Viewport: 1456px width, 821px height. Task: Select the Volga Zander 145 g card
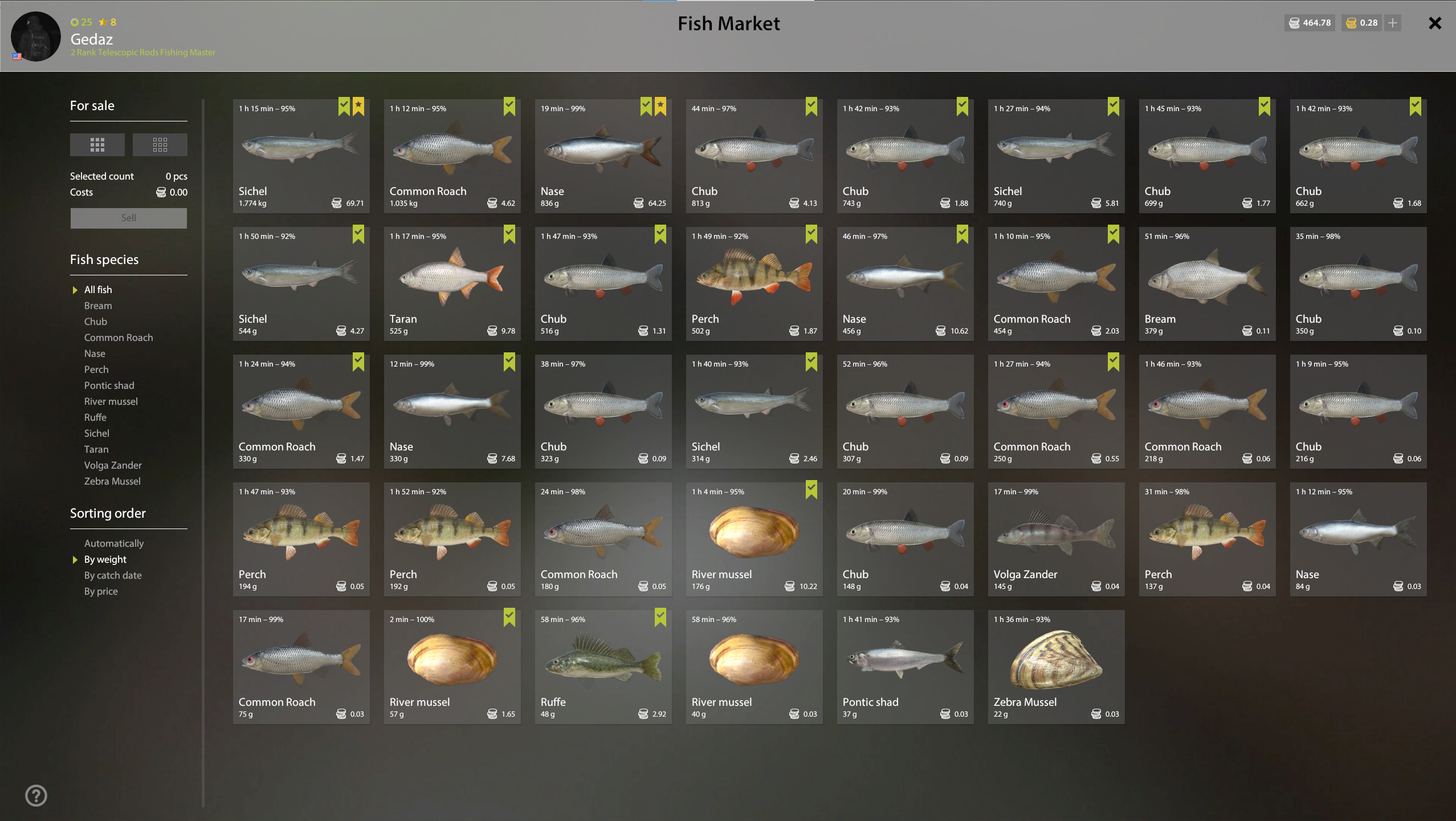(1056, 539)
